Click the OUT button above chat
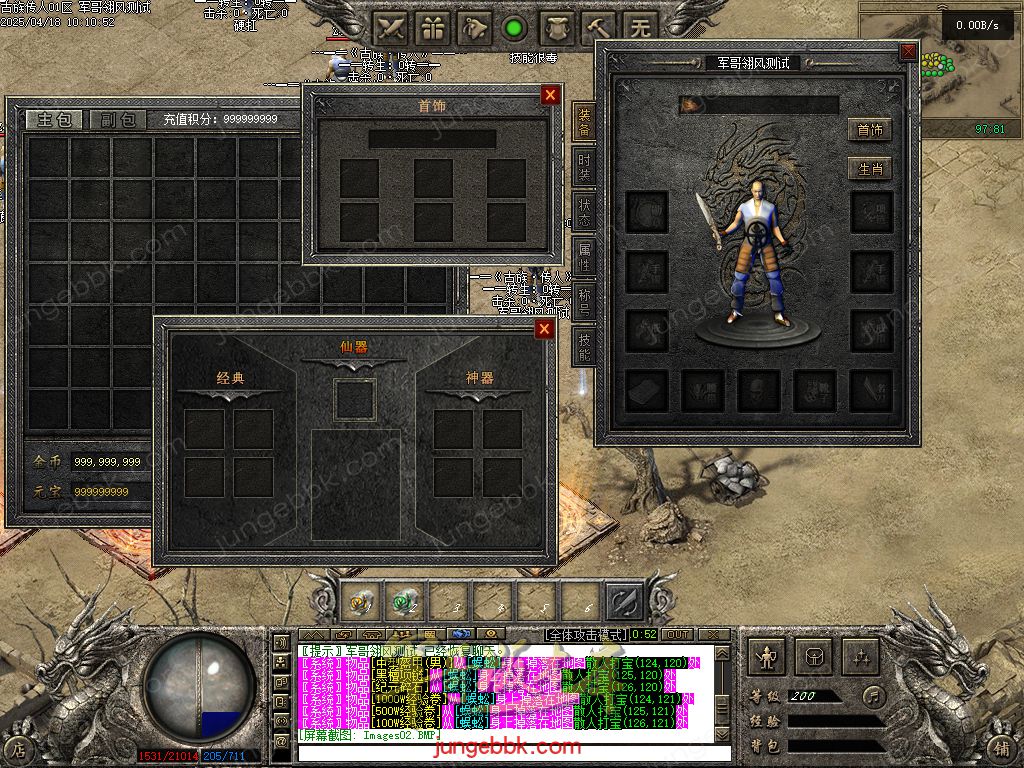The height and width of the screenshot is (768, 1024). 678,635
